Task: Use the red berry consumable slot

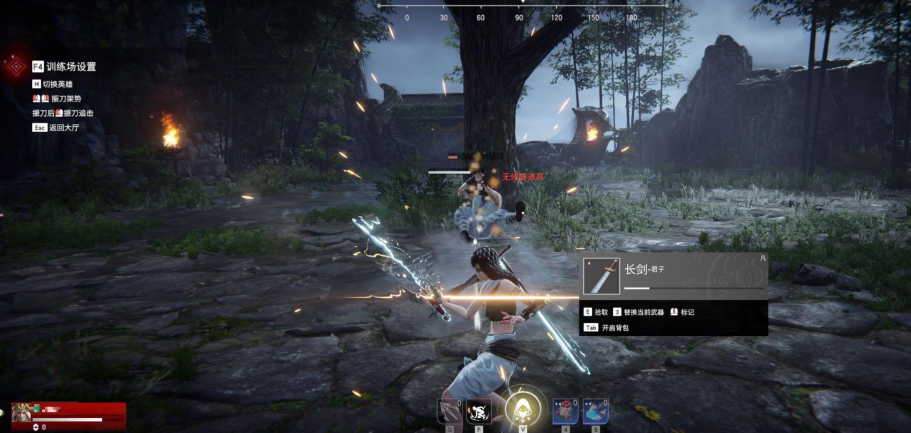Action: tap(565, 411)
